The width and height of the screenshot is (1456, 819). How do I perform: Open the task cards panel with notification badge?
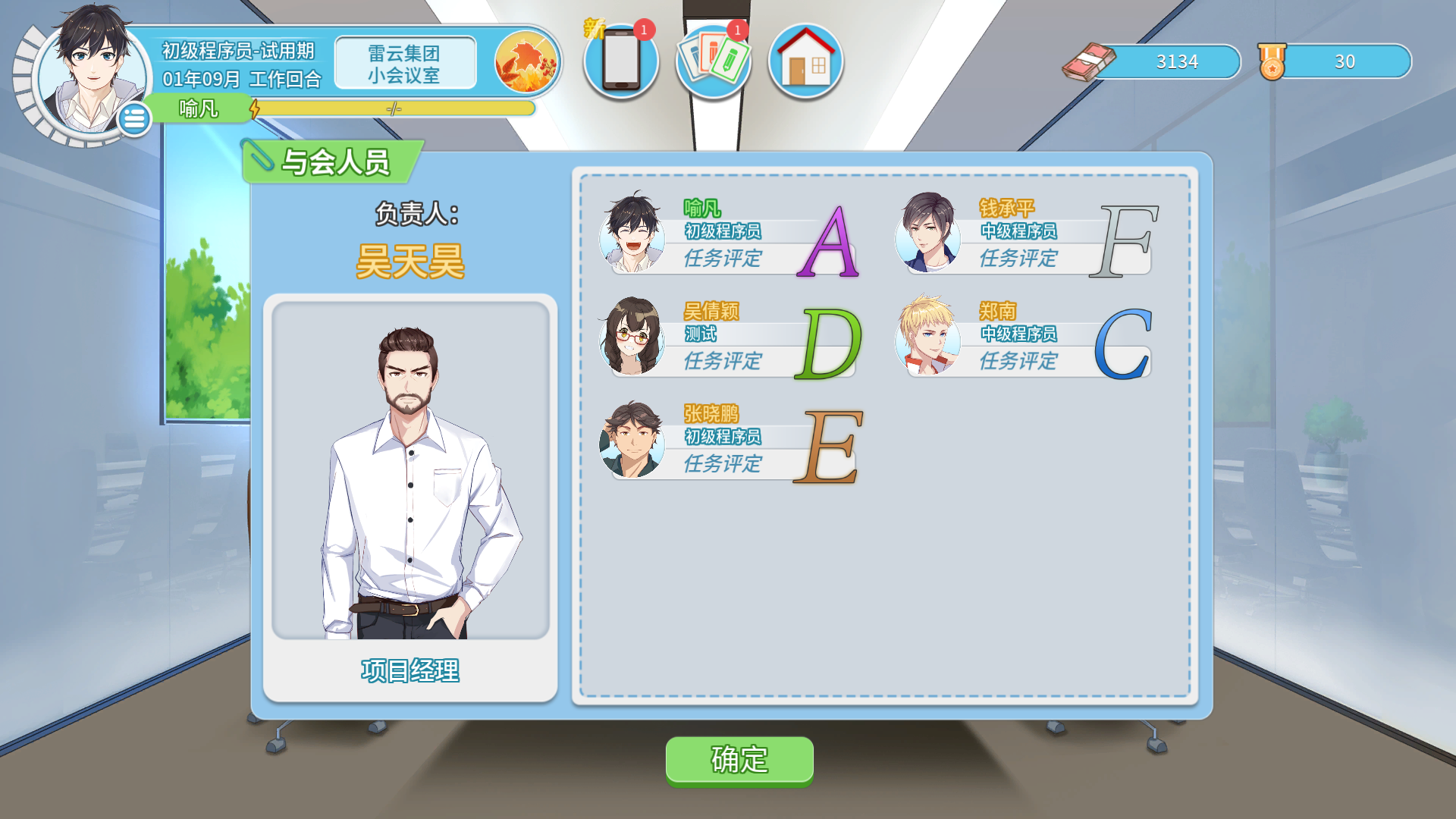click(713, 61)
